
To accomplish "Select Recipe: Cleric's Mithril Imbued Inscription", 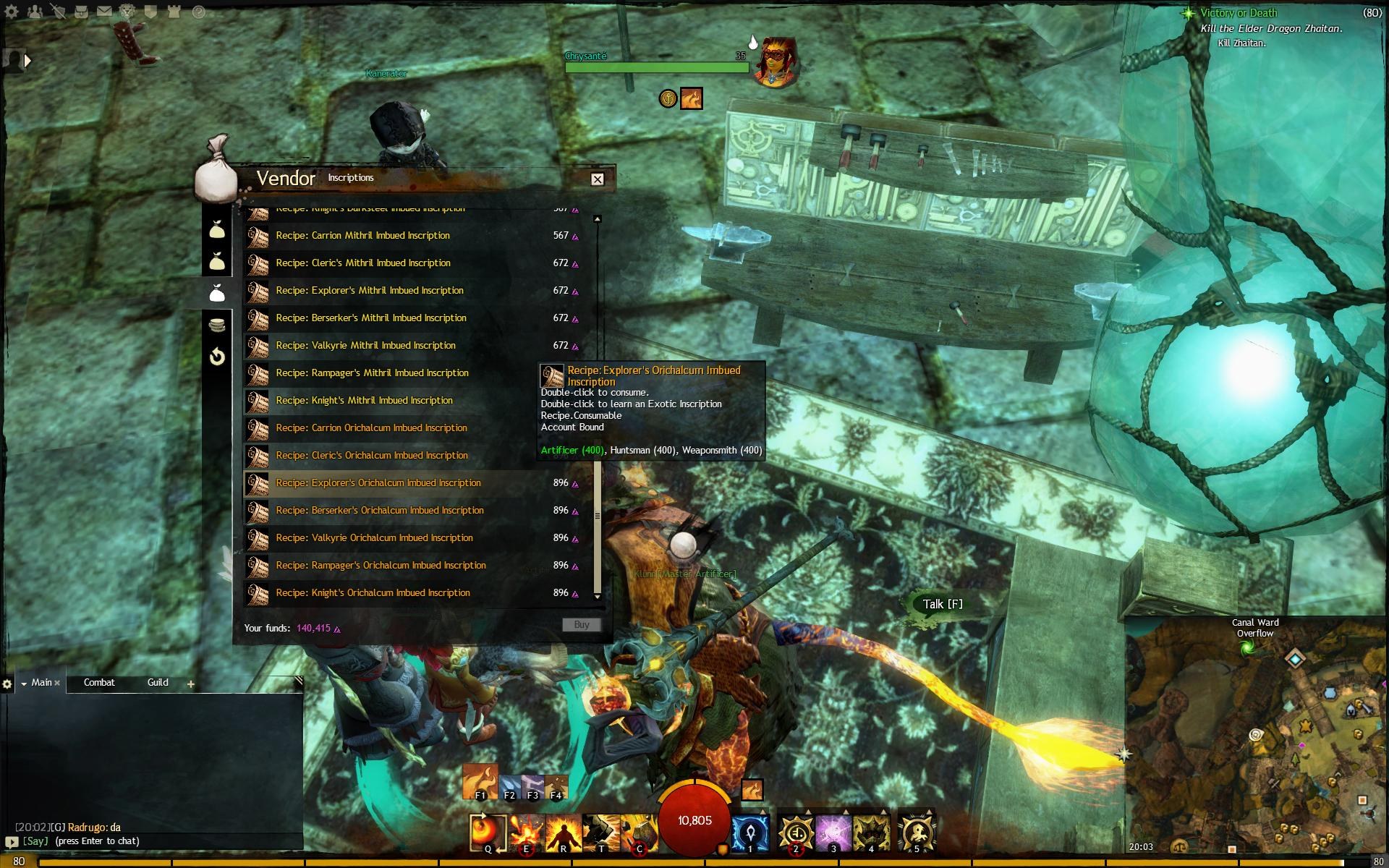I will pyautogui.click(x=362, y=263).
